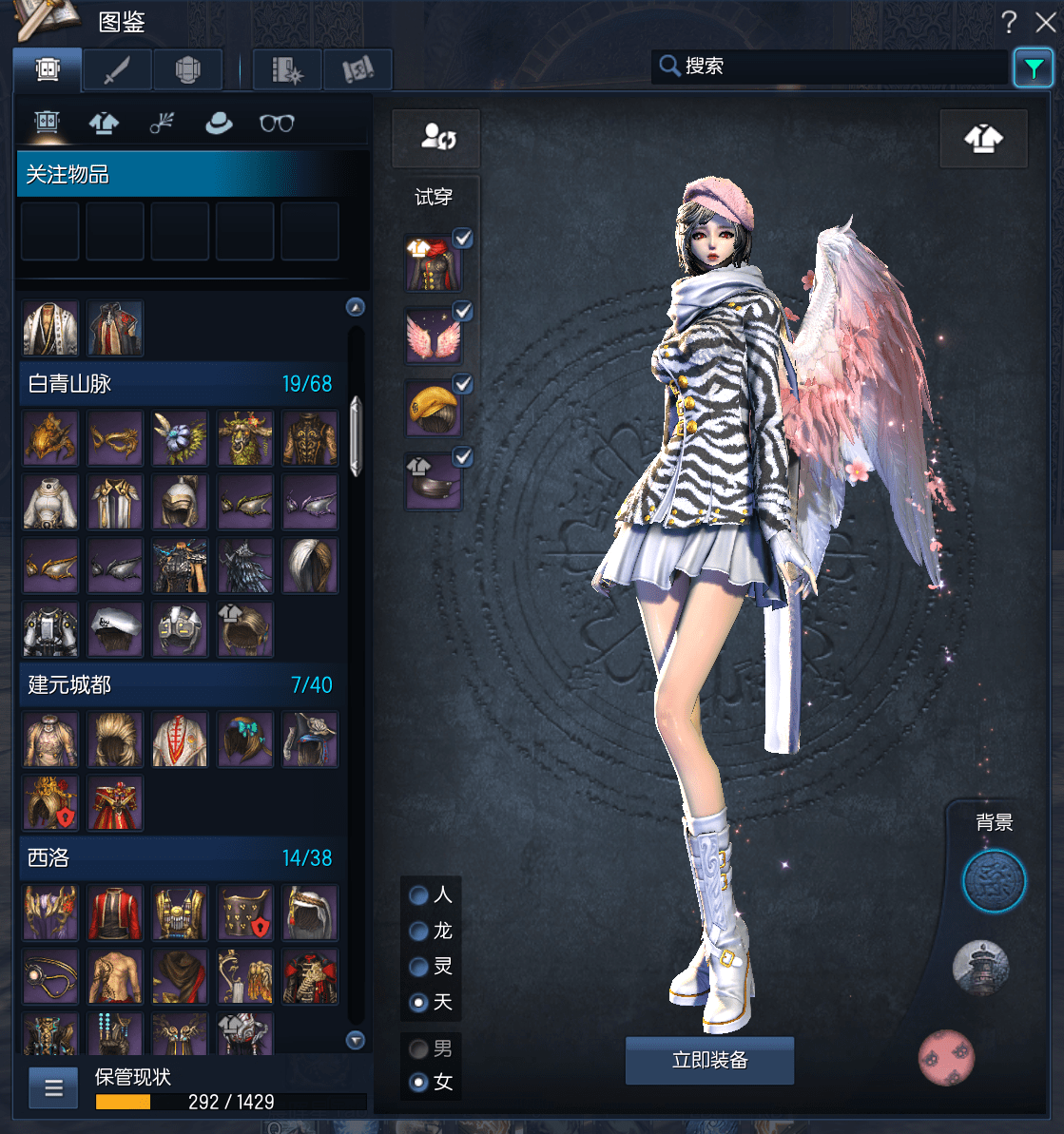Choose the 人 race option

coord(418,895)
